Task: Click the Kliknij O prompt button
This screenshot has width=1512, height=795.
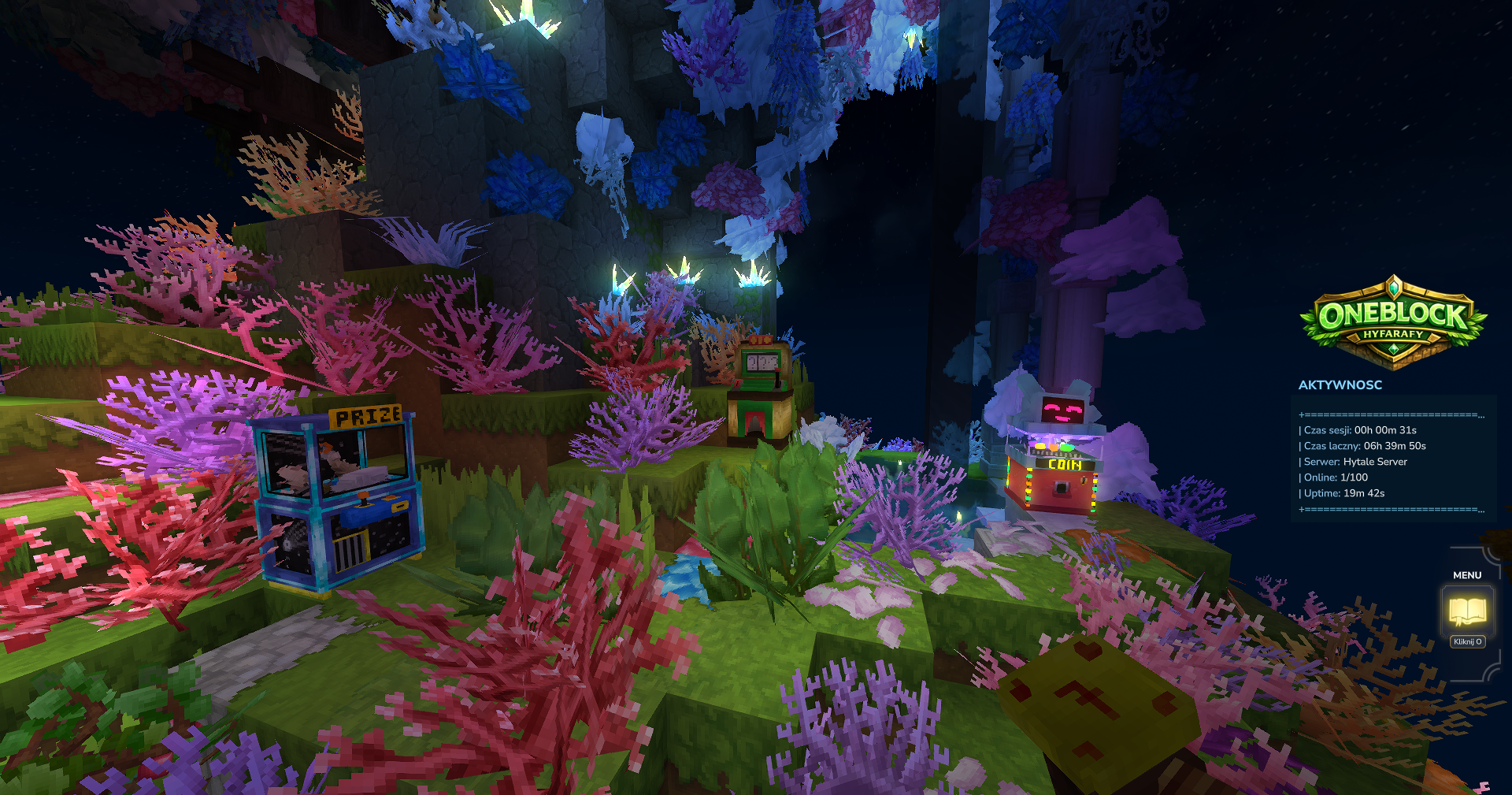Action: [1467, 642]
